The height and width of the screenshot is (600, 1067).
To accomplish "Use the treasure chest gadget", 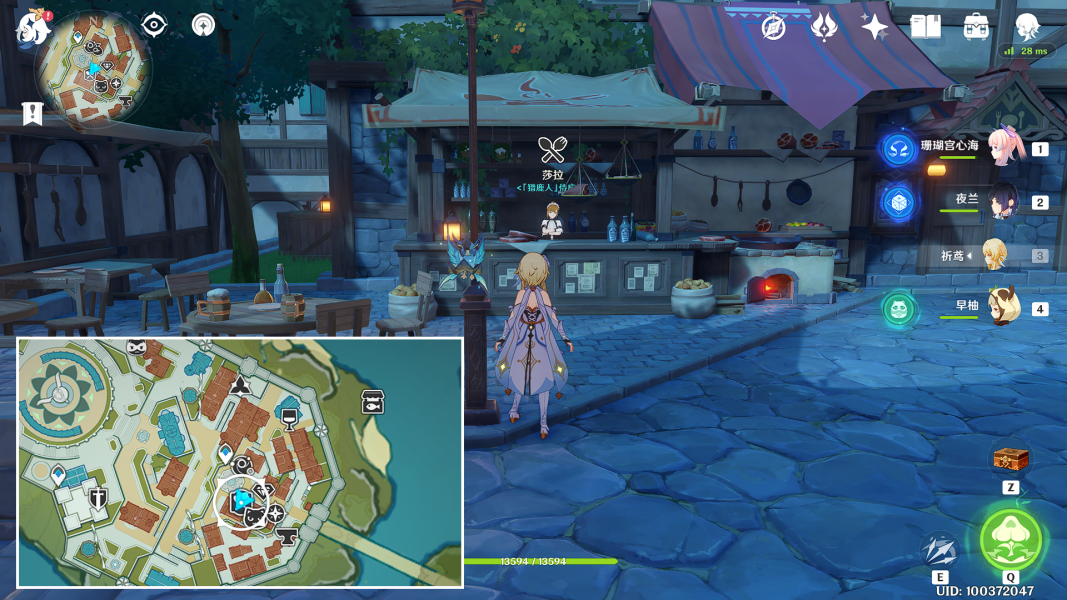I will (x=1010, y=460).
